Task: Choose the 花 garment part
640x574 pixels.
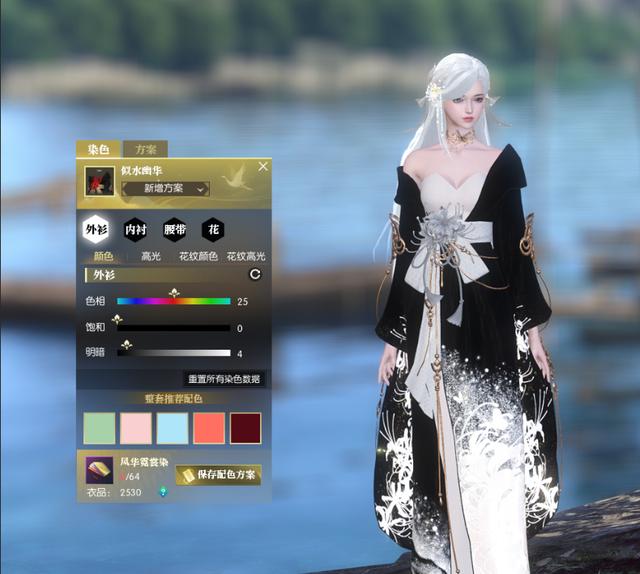Action: (213, 229)
